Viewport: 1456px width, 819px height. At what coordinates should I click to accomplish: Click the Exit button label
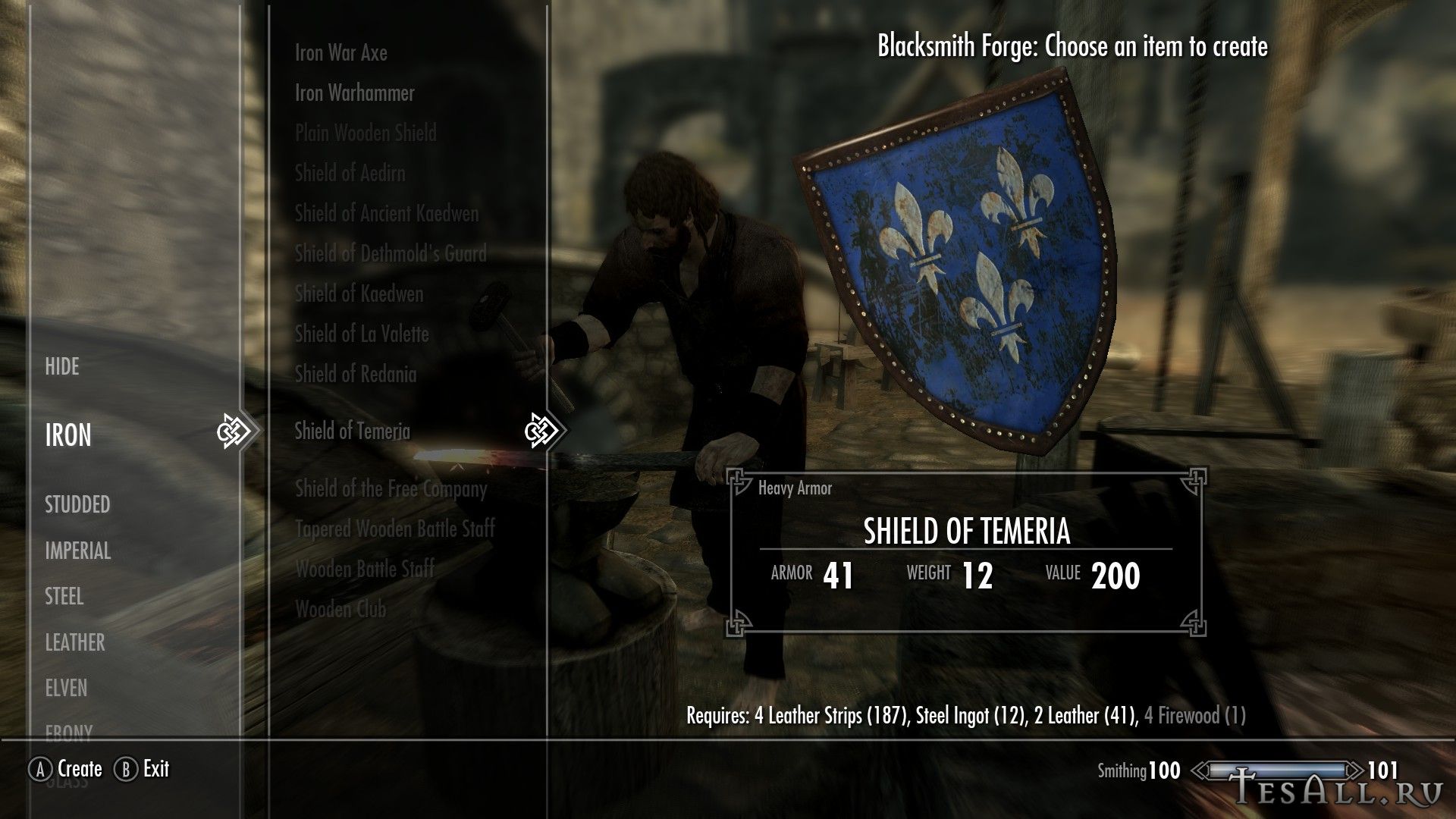tap(155, 769)
